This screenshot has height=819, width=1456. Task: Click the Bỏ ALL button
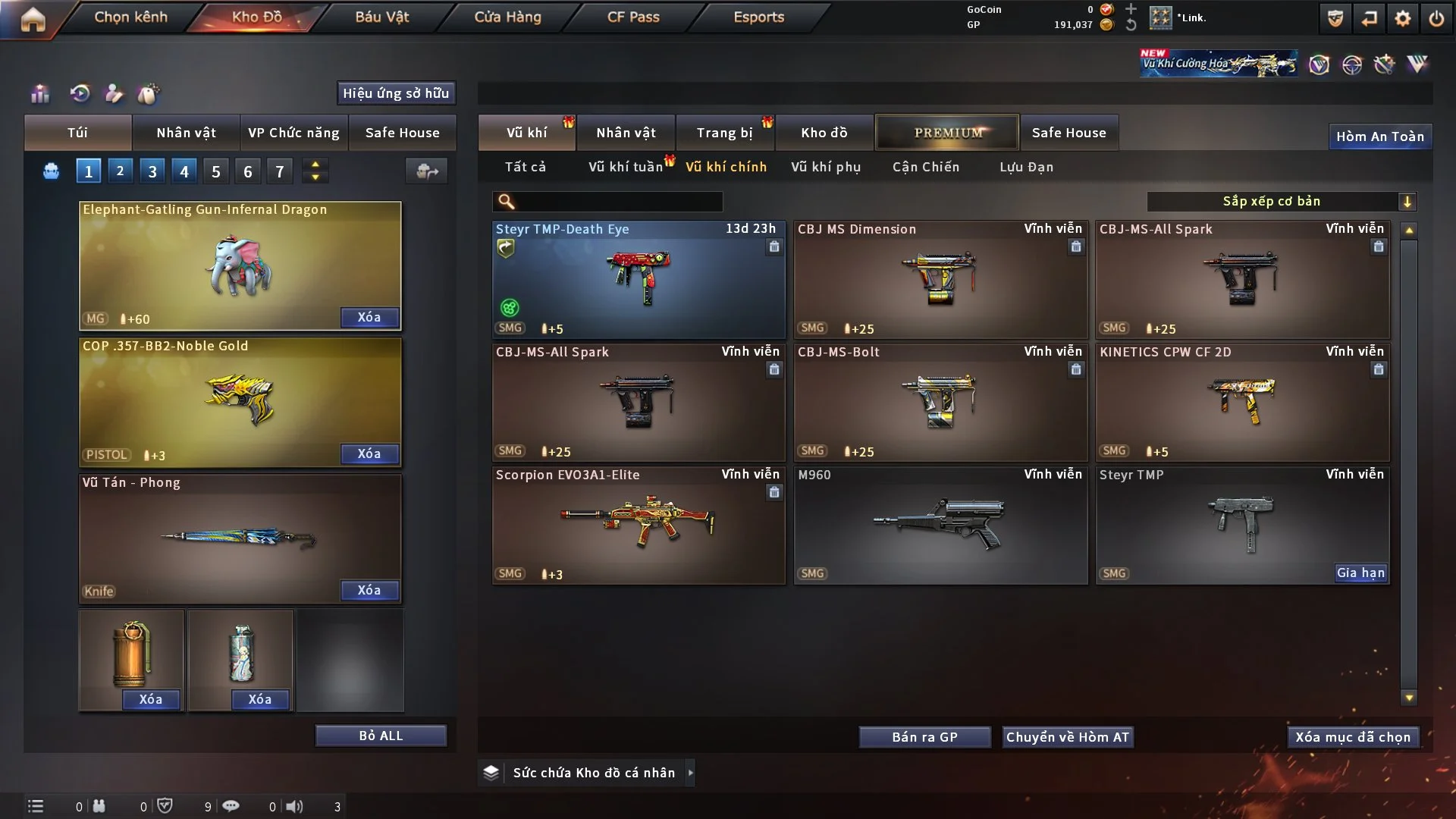(x=381, y=736)
